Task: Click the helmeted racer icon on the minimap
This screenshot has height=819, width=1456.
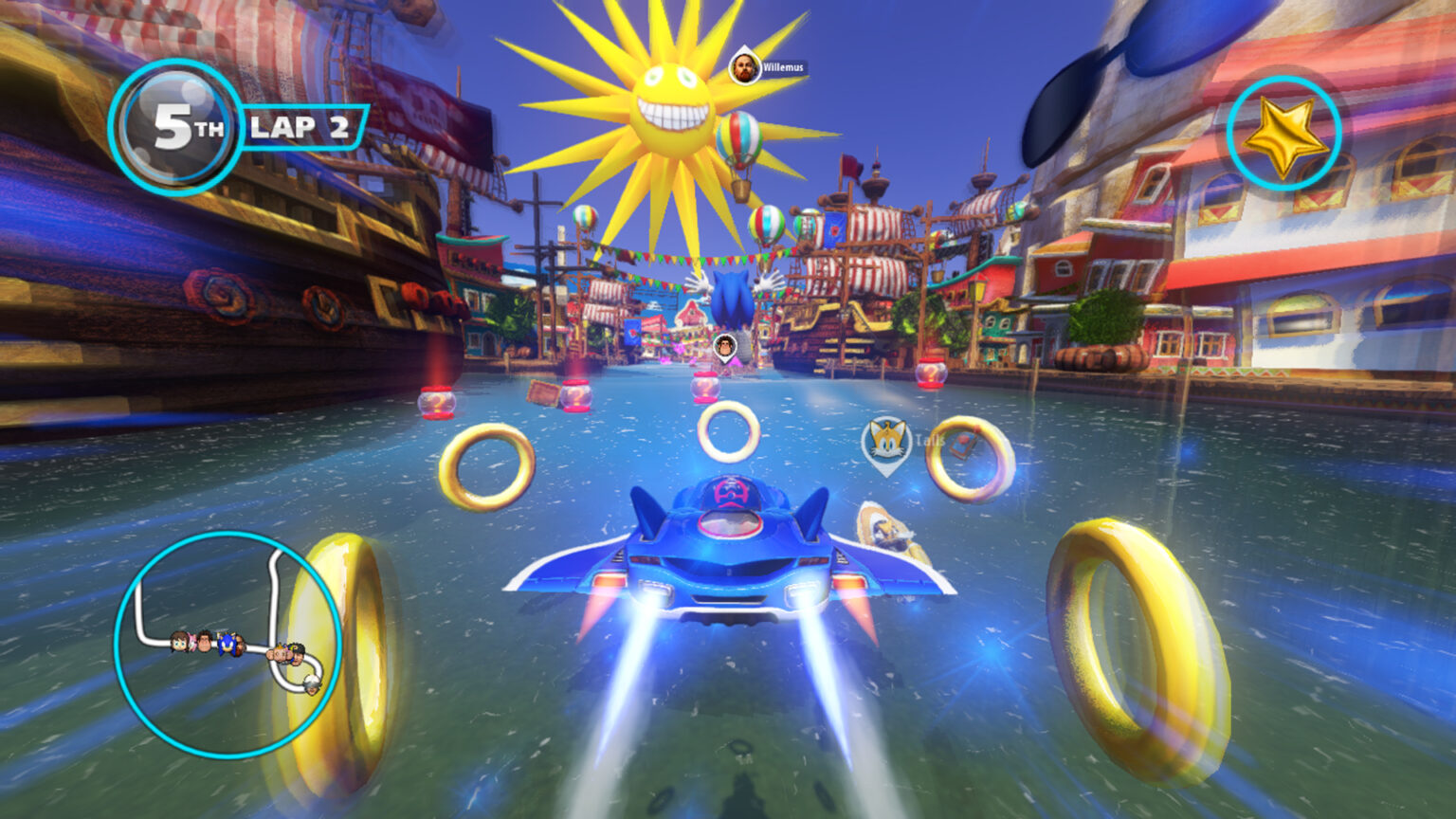Action: [312, 684]
